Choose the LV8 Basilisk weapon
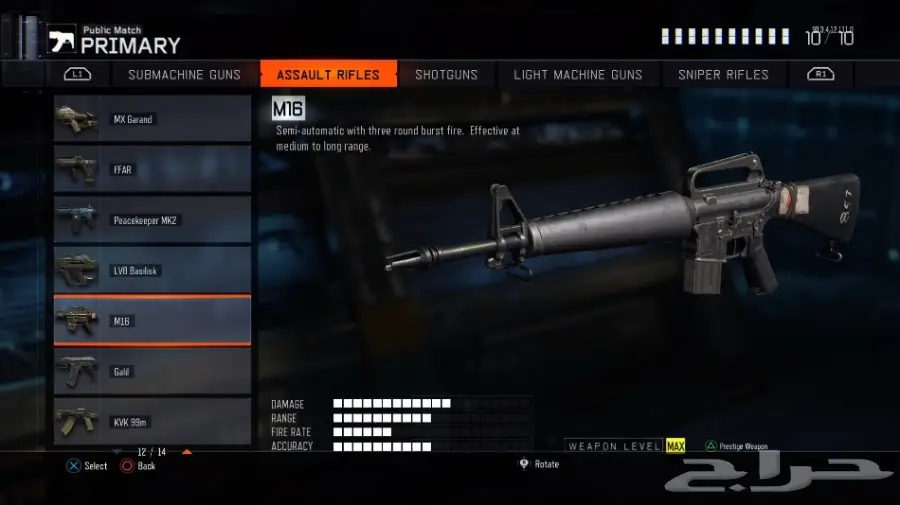This screenshot has height=505, width=900. point(152,271)
